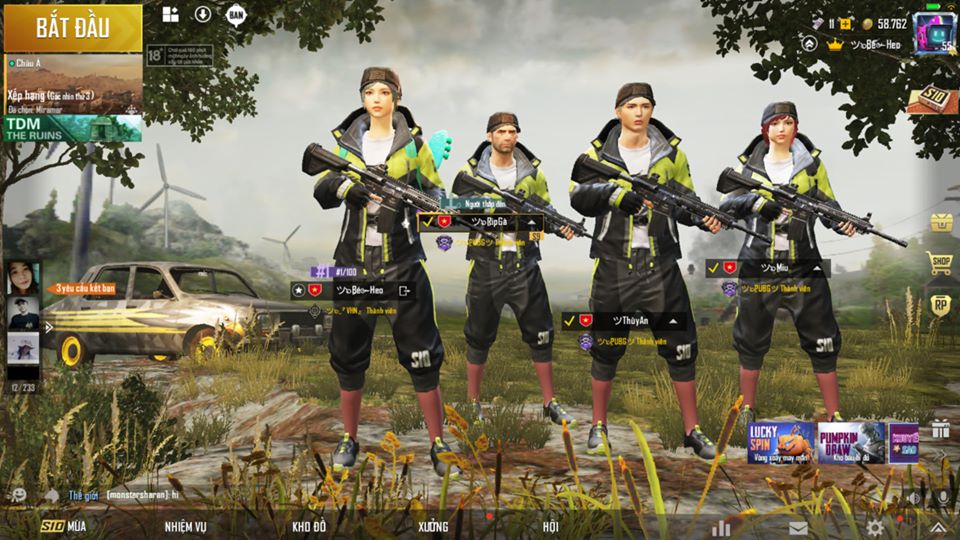Open the gear settings icon
The width and height of the screenshot is (960, 540).
click(875, 527)
